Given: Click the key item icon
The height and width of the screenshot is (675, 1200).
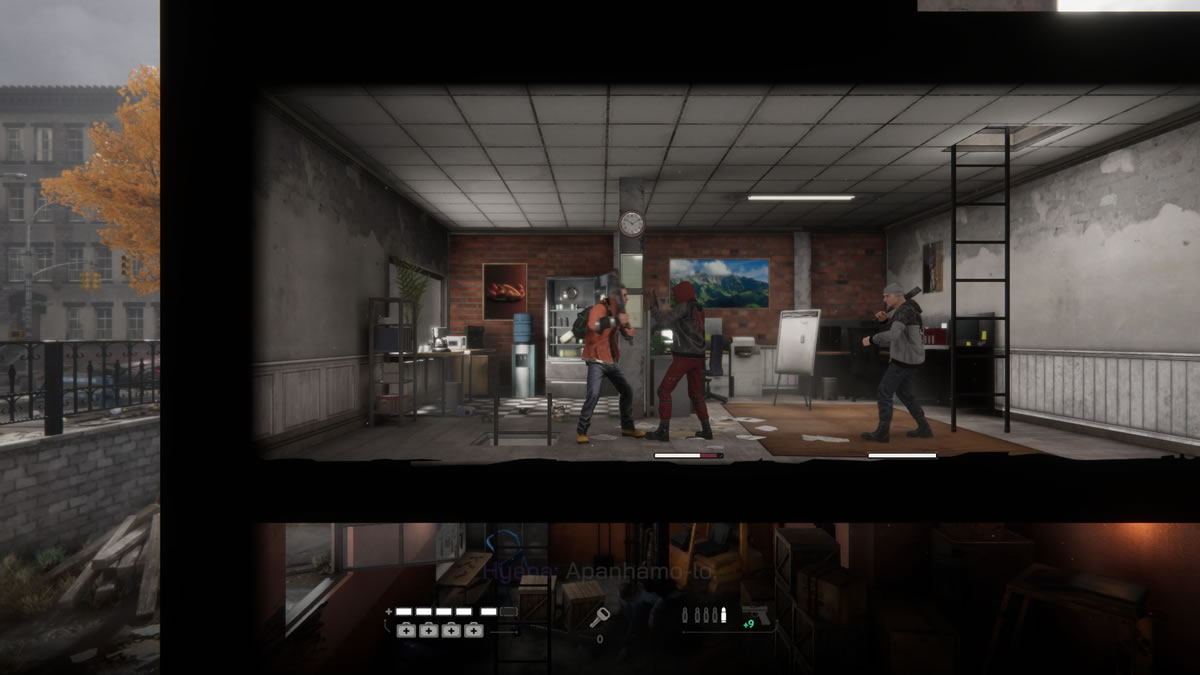Looking at the screenshot, I should (600, 617).
